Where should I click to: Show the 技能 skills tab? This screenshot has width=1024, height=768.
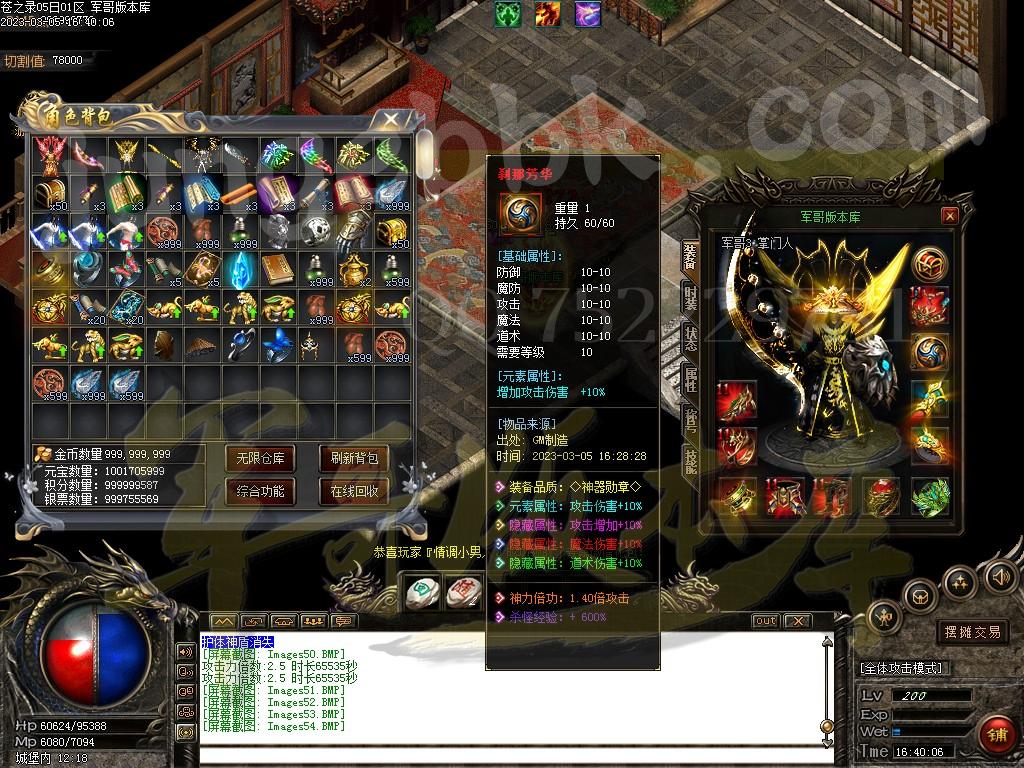(x=690, y=459)
